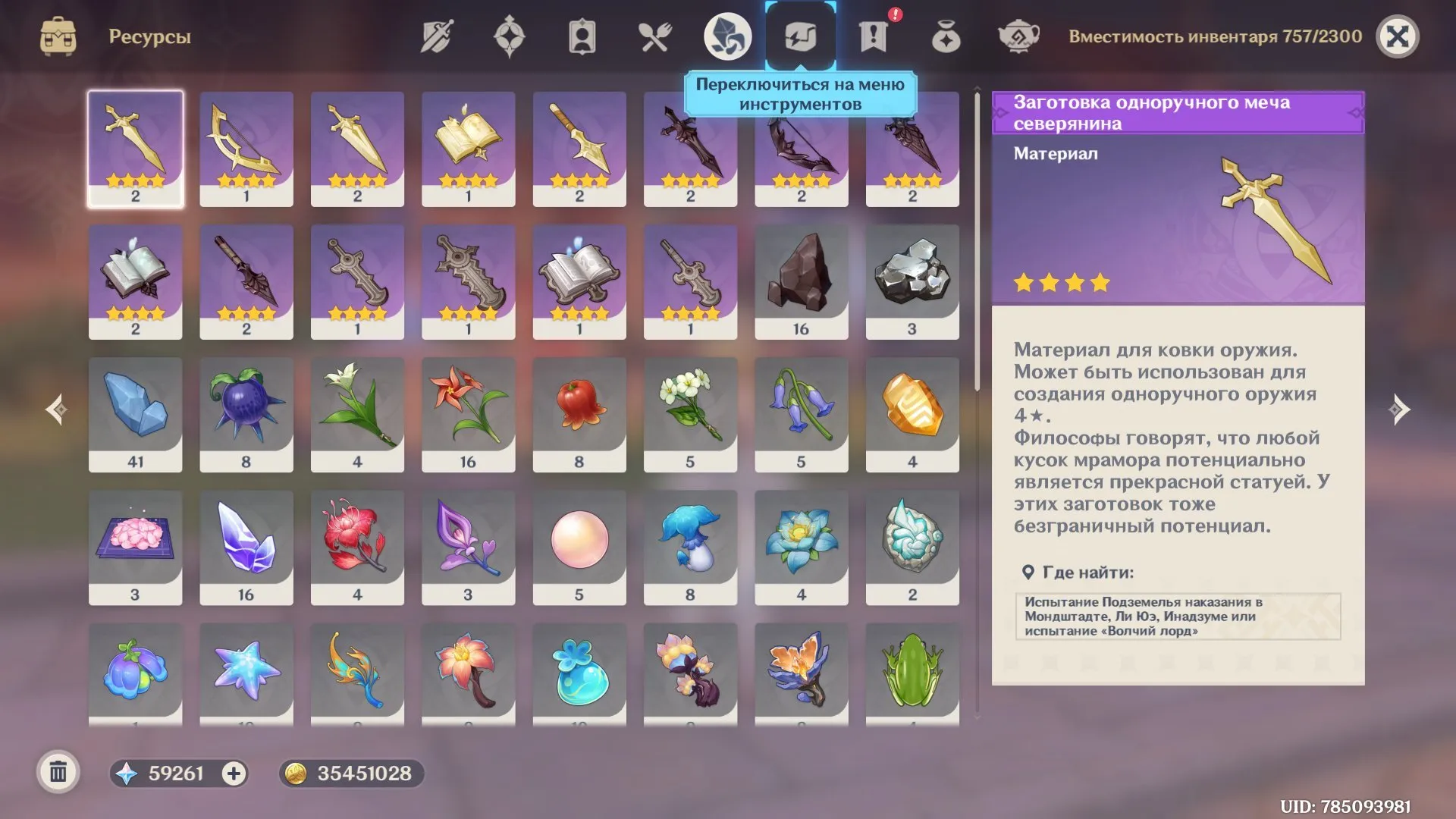The width and height of the screenshot is (1456, 819).
Task: Switch to the Food inventory tab
Action: [654, 34]
